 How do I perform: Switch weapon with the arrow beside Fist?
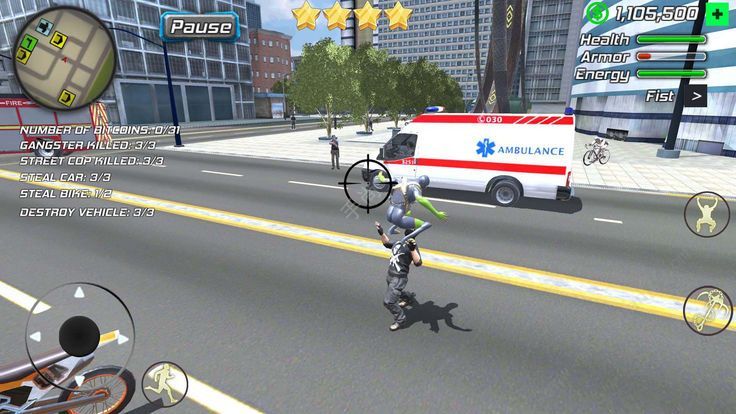694,96
